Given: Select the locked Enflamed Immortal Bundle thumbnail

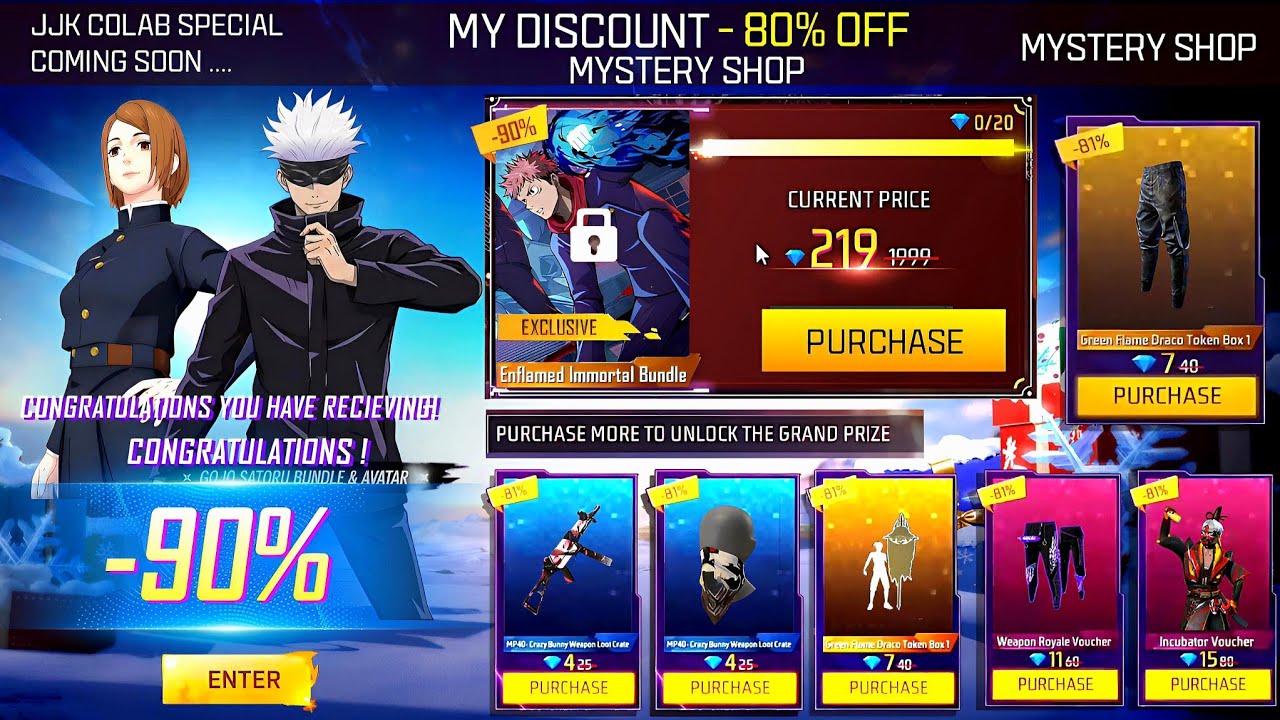Looking at the screenshot, I should pyautogui.click(x=592, y=245).
